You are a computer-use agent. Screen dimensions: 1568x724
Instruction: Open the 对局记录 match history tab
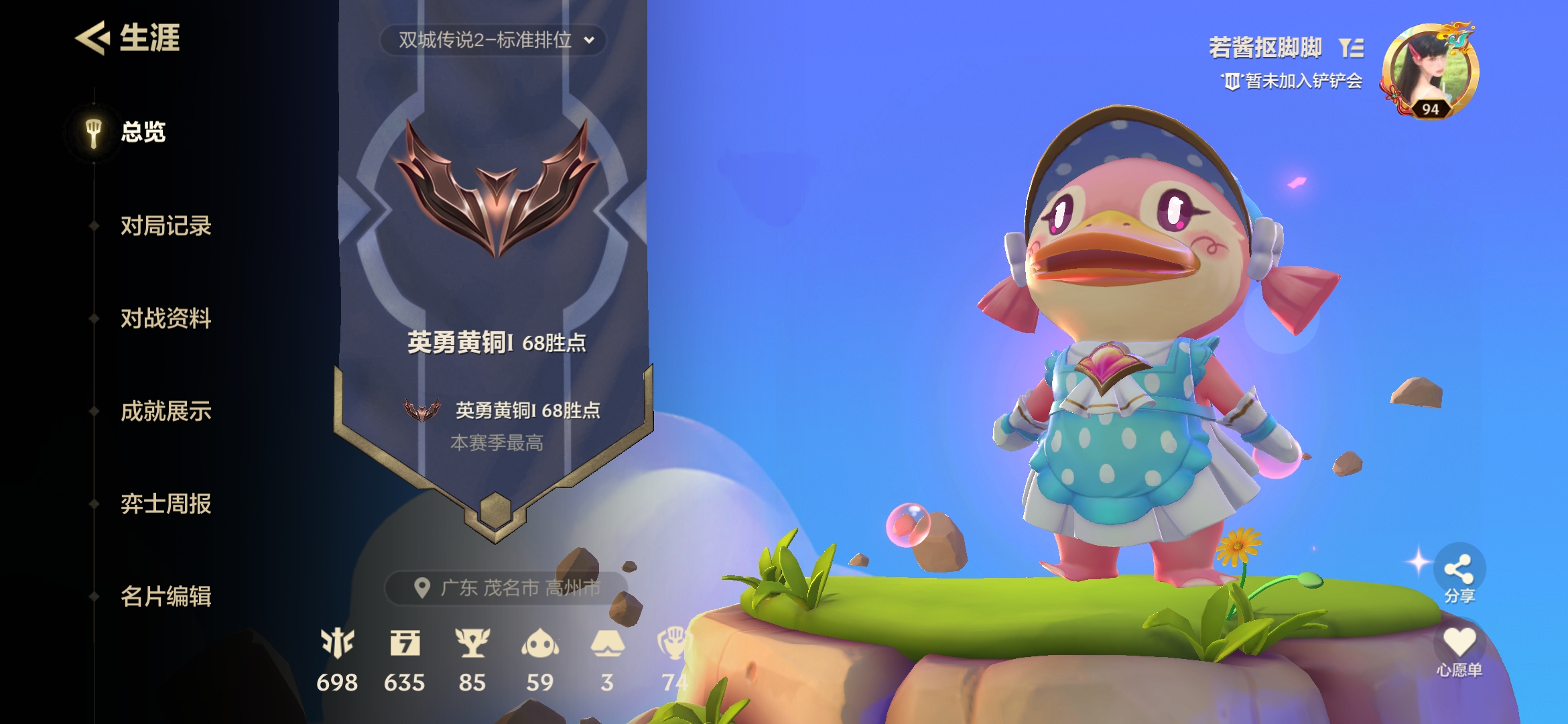166,226
